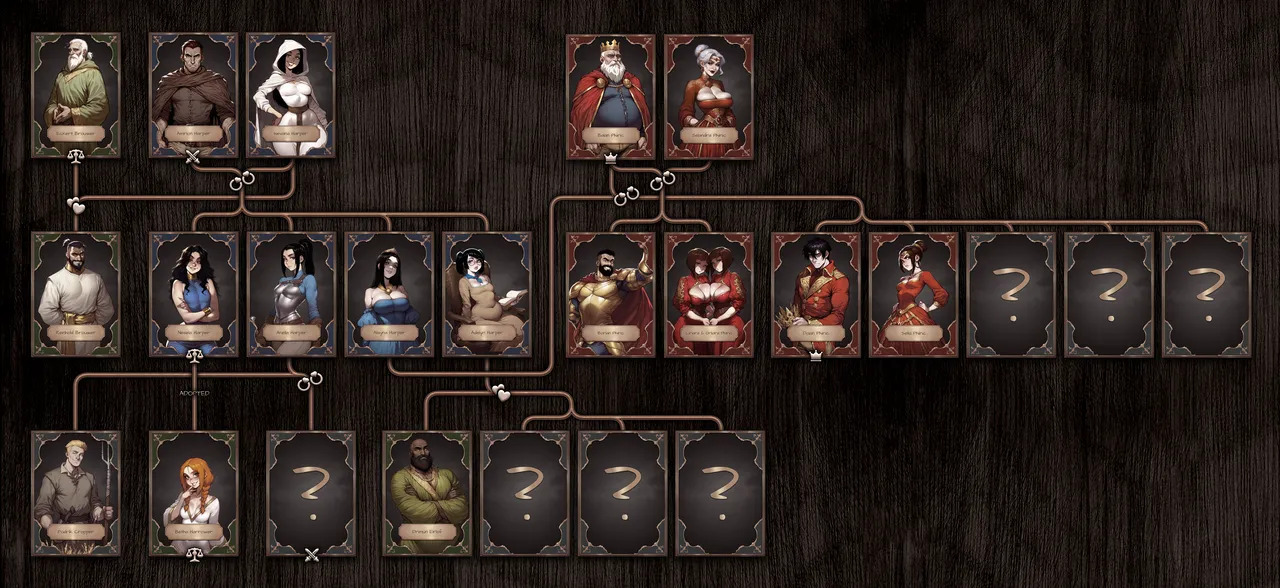Select the silver-haired queen's card
Screen dimensions: 1280x588
tap(709, 96)
